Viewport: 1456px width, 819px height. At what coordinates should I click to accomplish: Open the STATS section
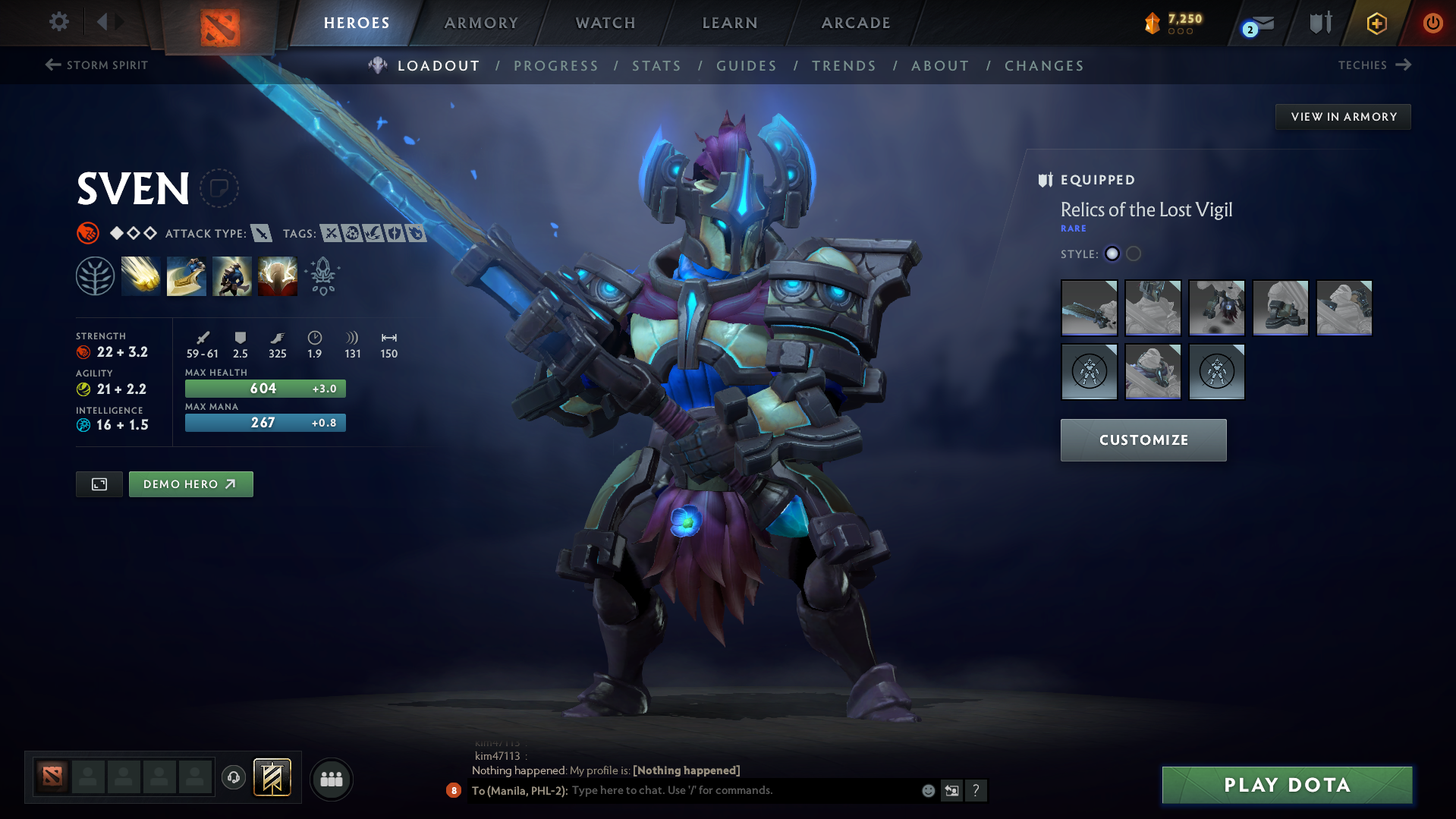pyautogui.click(x=657, y=65)
